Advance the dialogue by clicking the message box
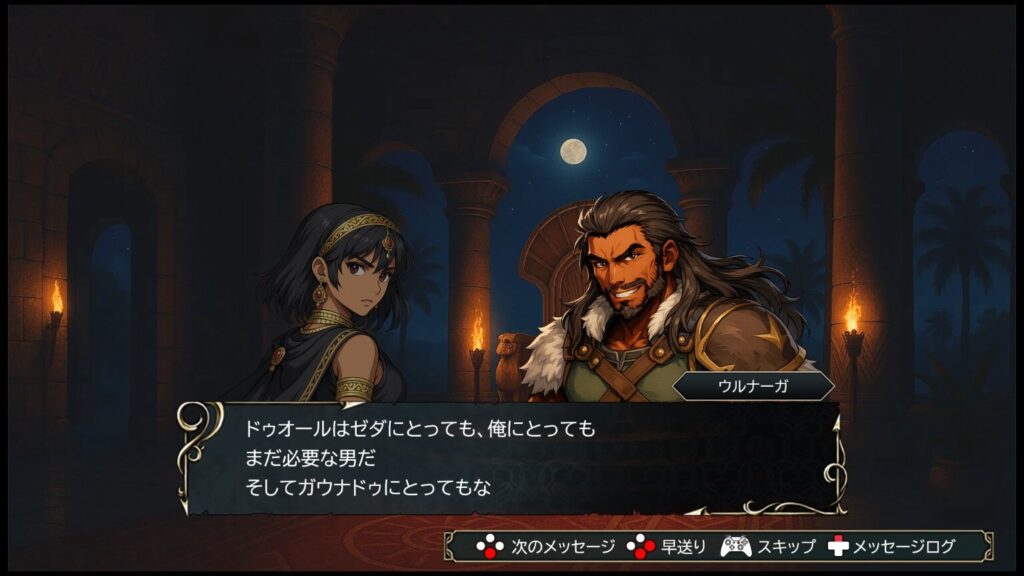The width and height of the screenshot is (1024, 576). click(510, 458)
